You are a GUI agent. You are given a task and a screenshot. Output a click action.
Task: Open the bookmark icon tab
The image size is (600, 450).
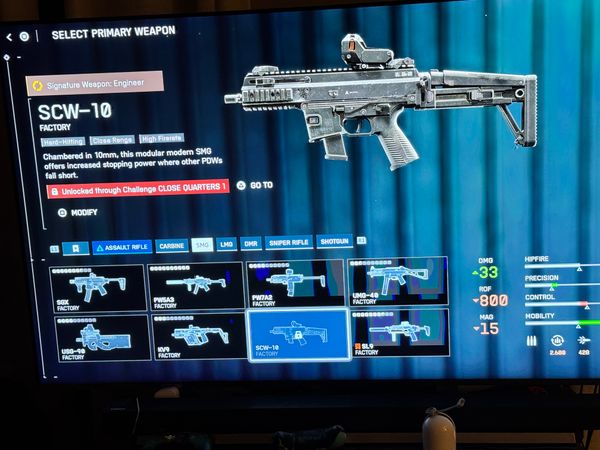pyautogui.click(x=73, y=247)
